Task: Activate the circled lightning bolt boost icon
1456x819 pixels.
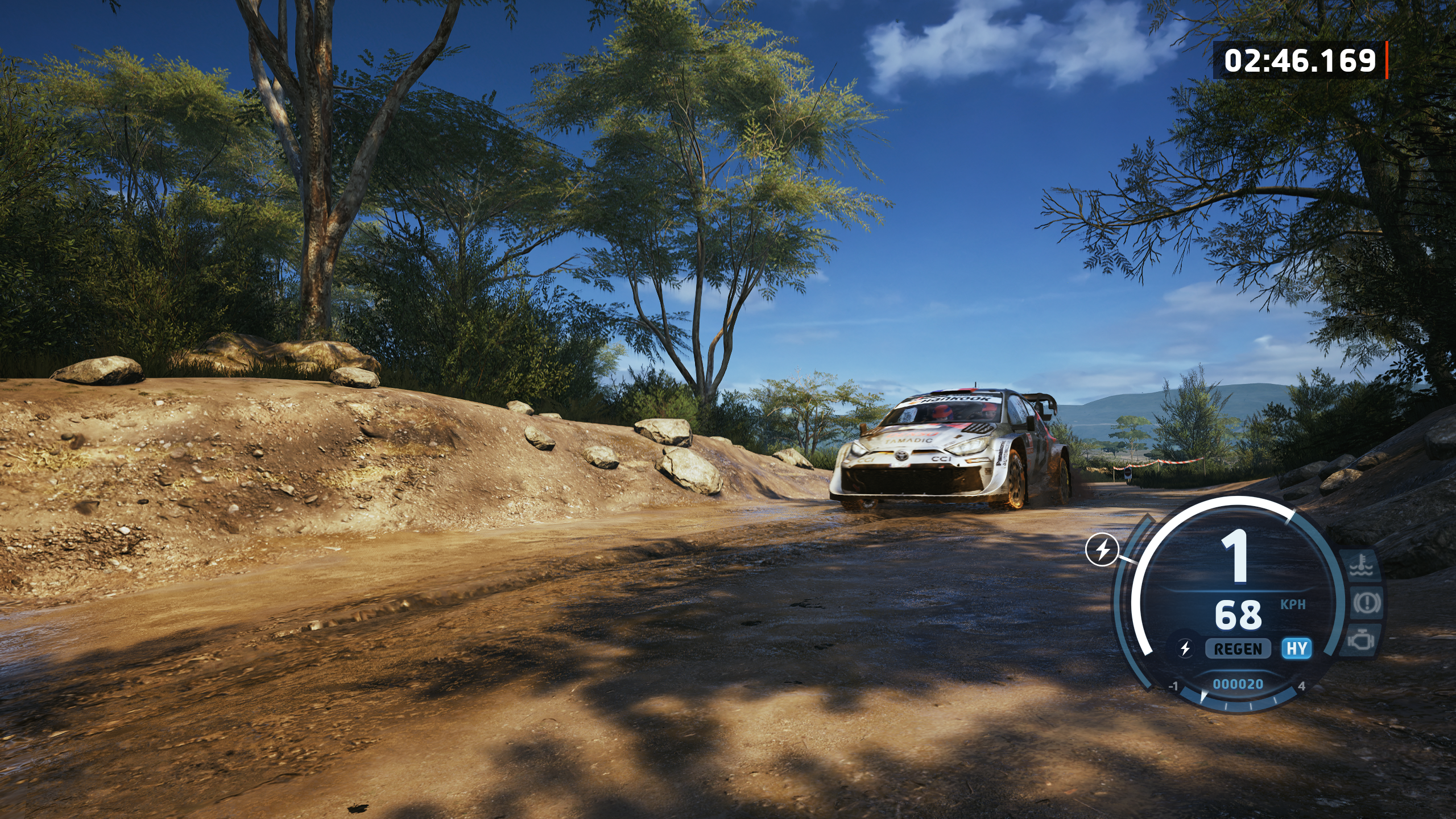Action: (x=1102, y=550)
